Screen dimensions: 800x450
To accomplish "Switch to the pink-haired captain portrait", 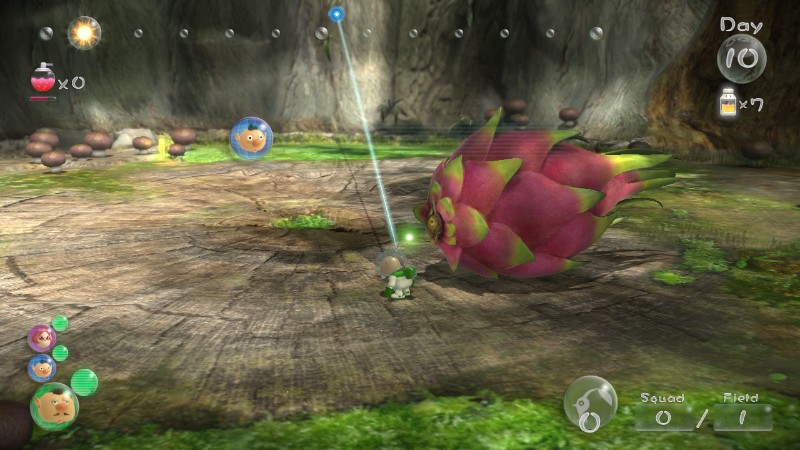I will pos(41,338).
